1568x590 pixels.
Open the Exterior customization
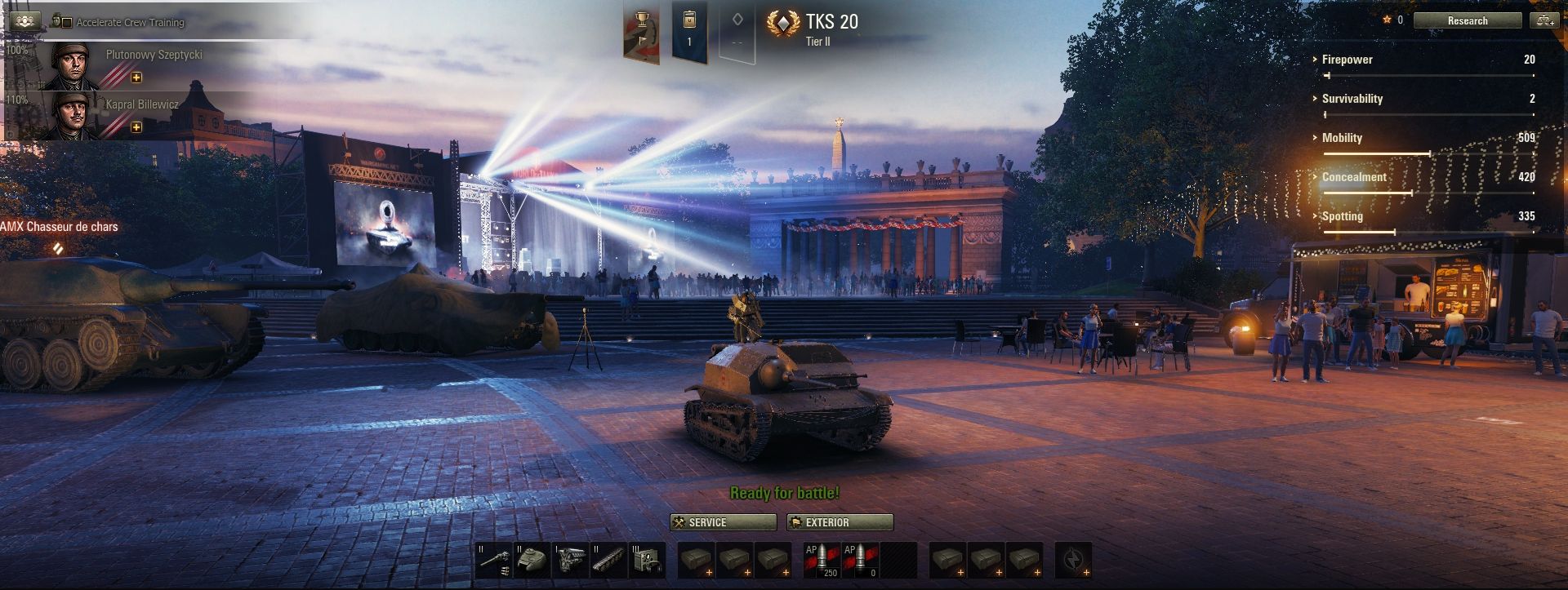tap(840, 522)
